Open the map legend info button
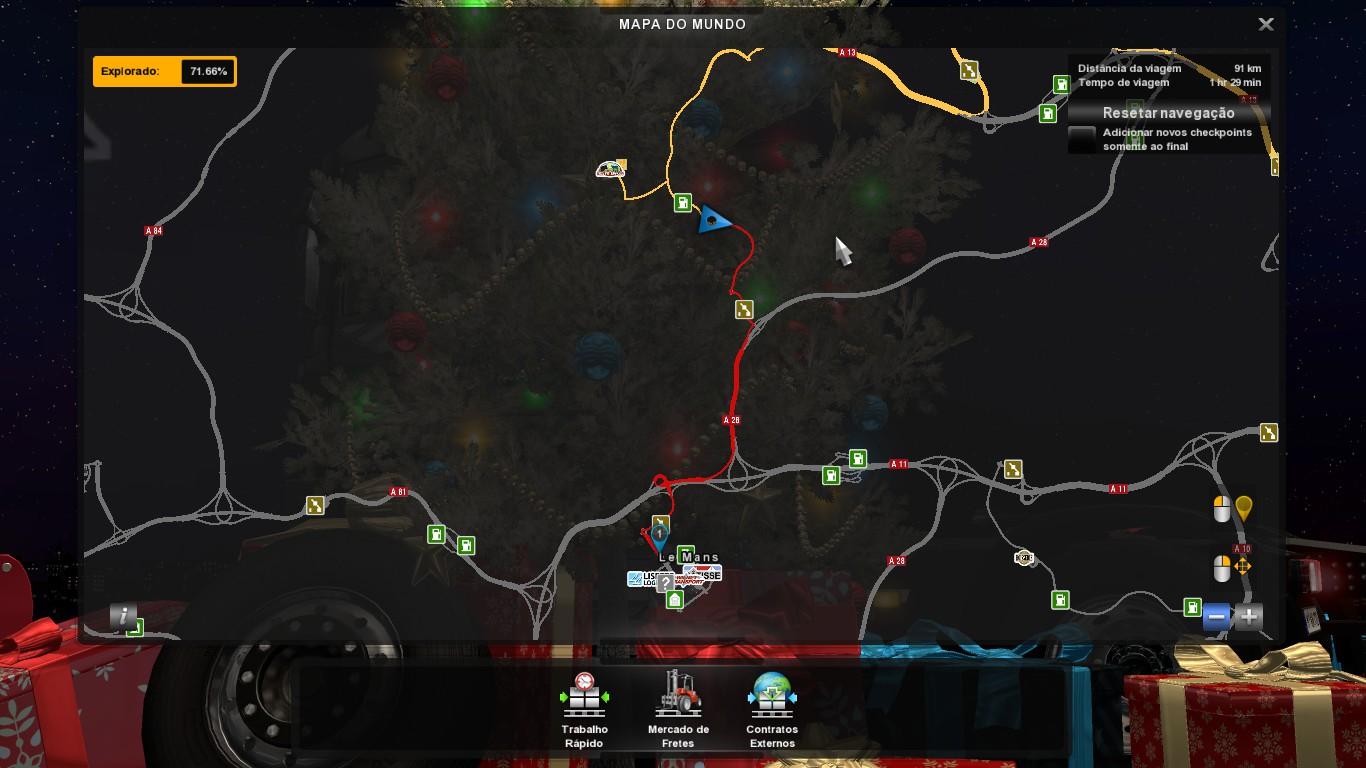 (x=122, y=616)
